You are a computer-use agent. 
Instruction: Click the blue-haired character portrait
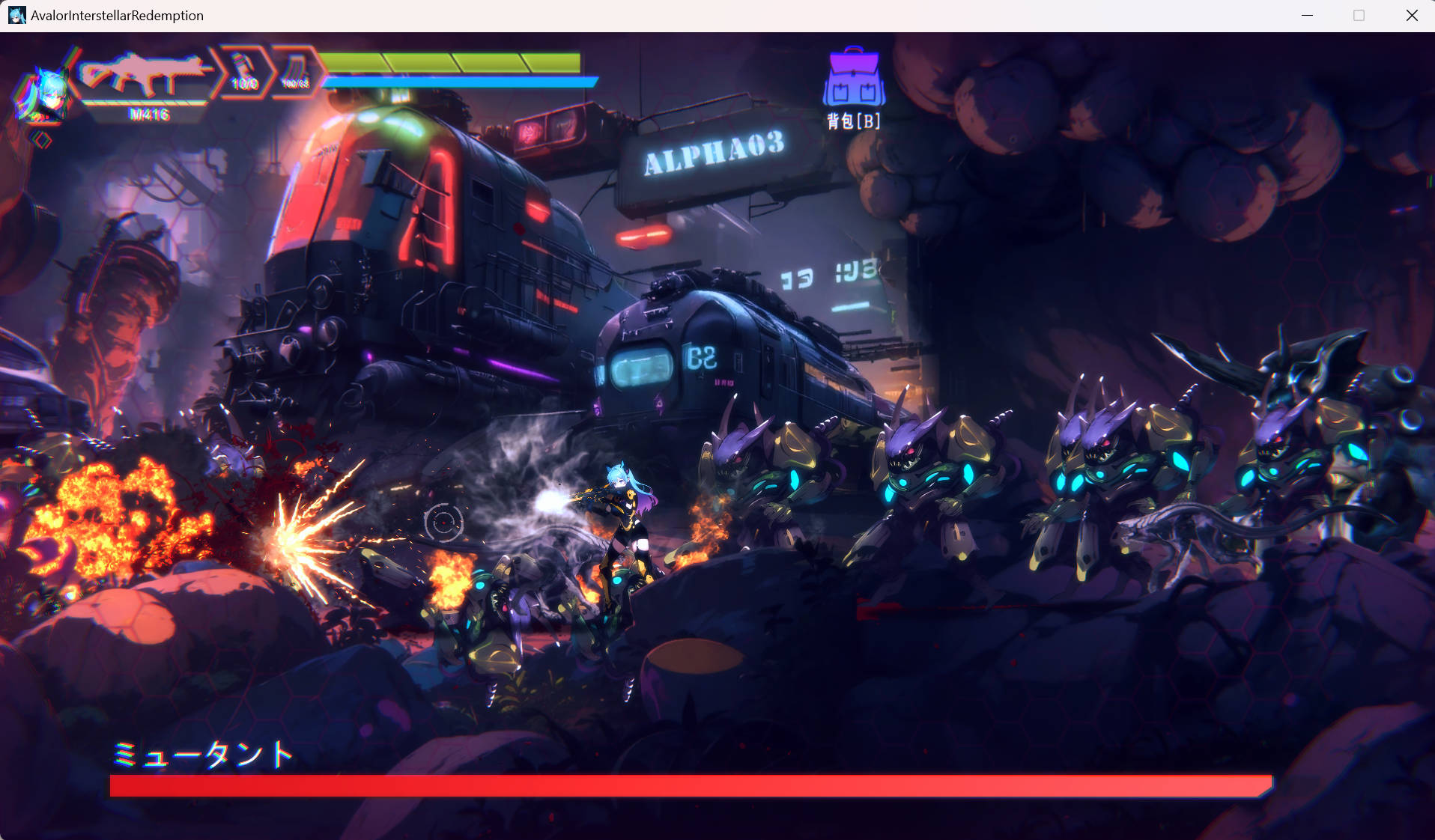click(x=43, y=95)
